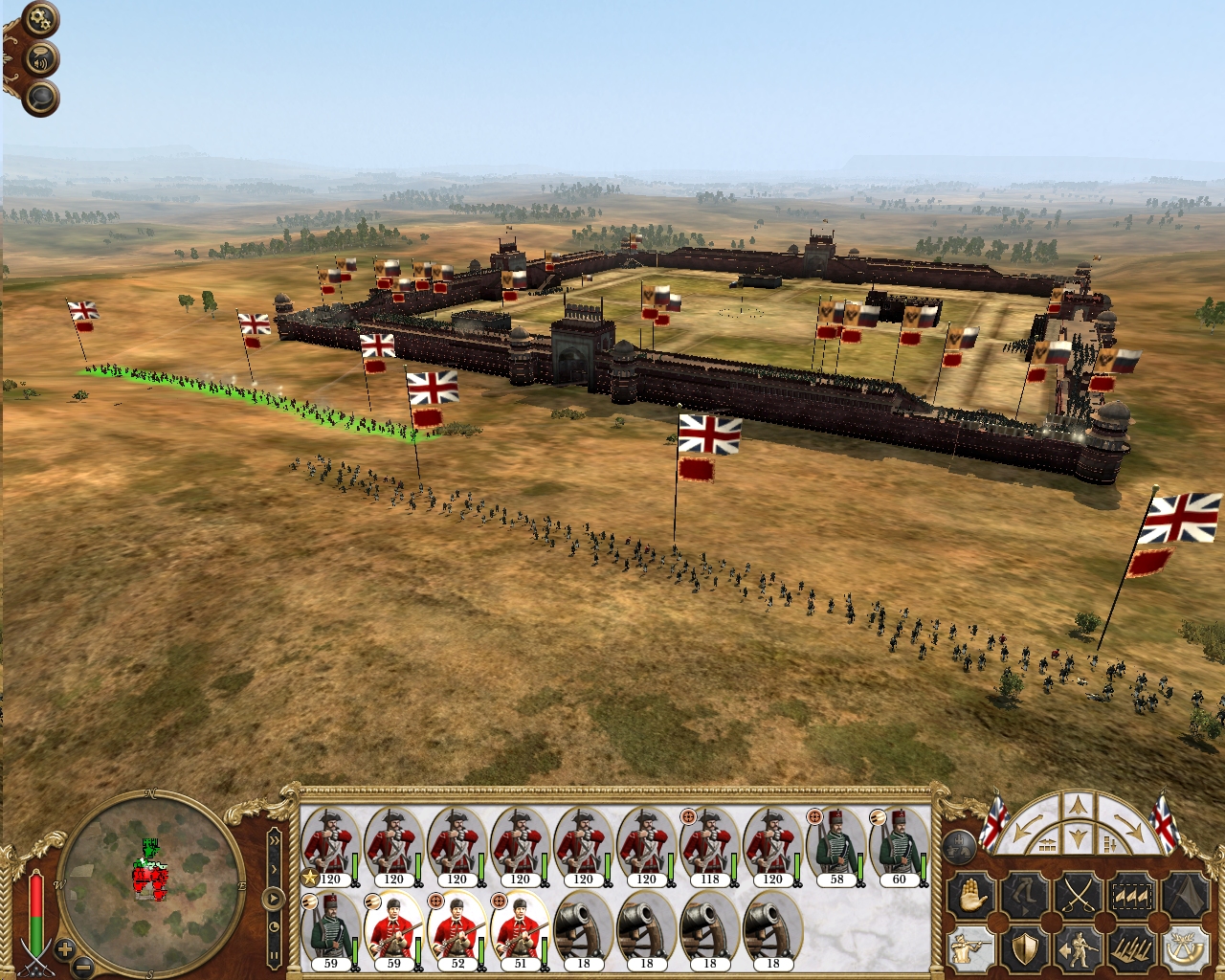Select the light infantry card with 52 men
This screenshot has height=980, width=1225.
tap(457, 930)
